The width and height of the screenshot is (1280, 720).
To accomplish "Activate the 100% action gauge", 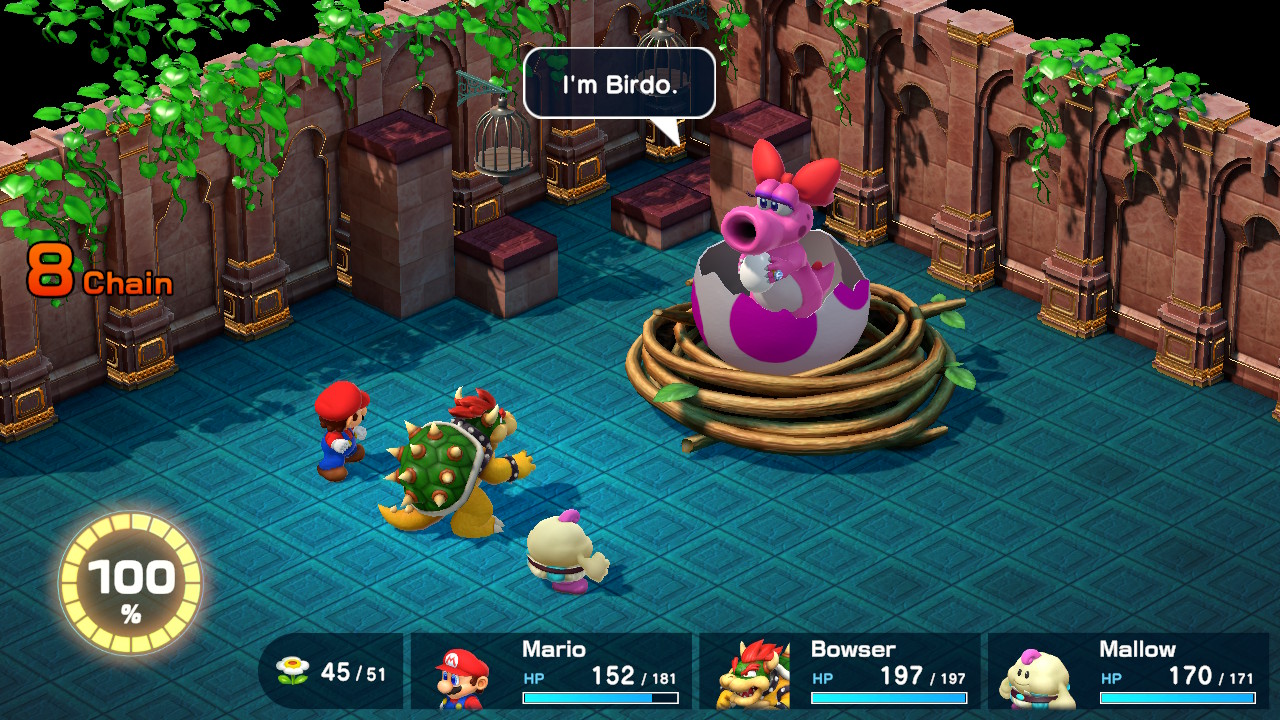I will click(130, 584).
